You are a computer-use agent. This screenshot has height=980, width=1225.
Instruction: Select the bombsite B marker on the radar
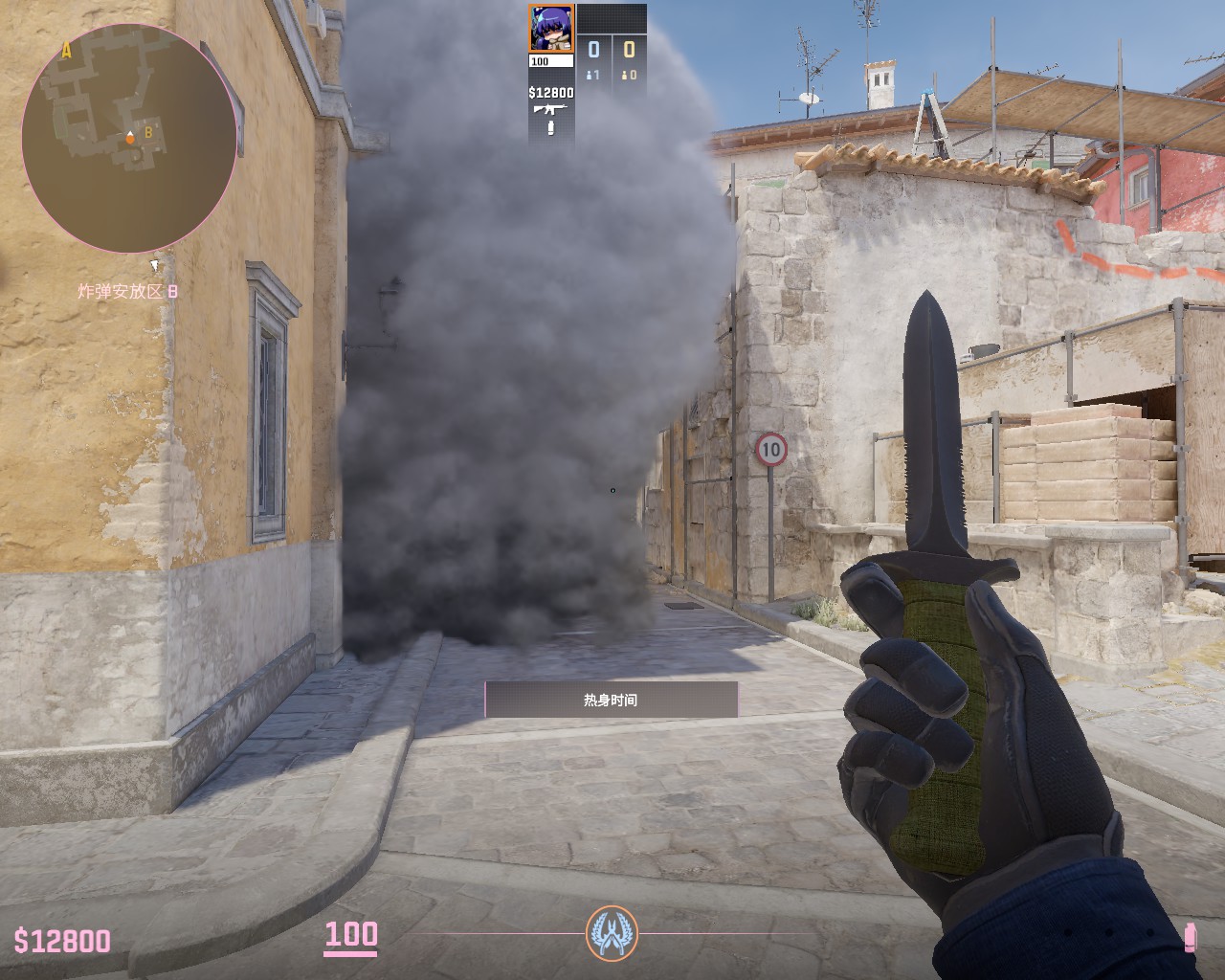(149, 132)
